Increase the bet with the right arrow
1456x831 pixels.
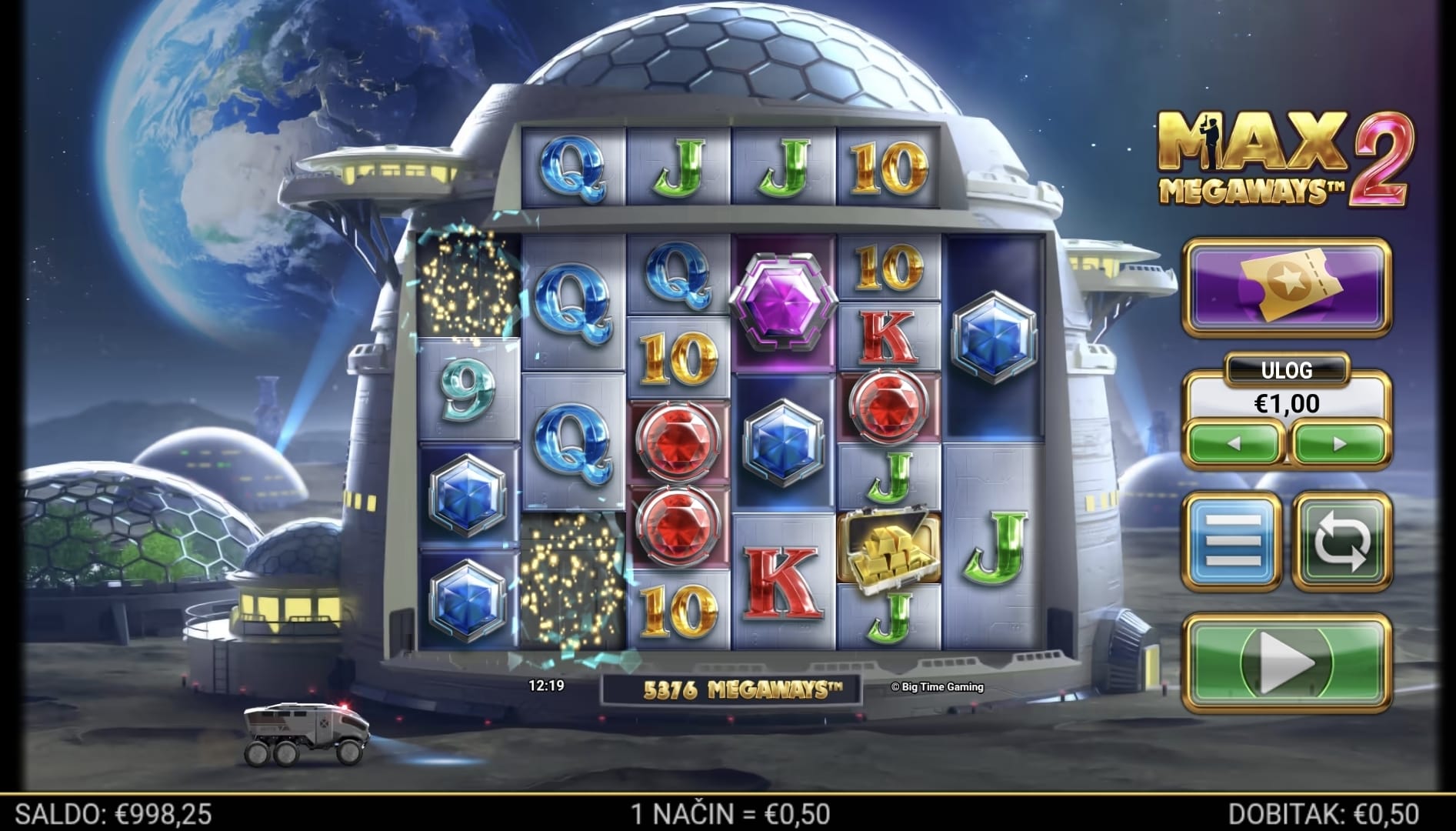pos(1339,444)
